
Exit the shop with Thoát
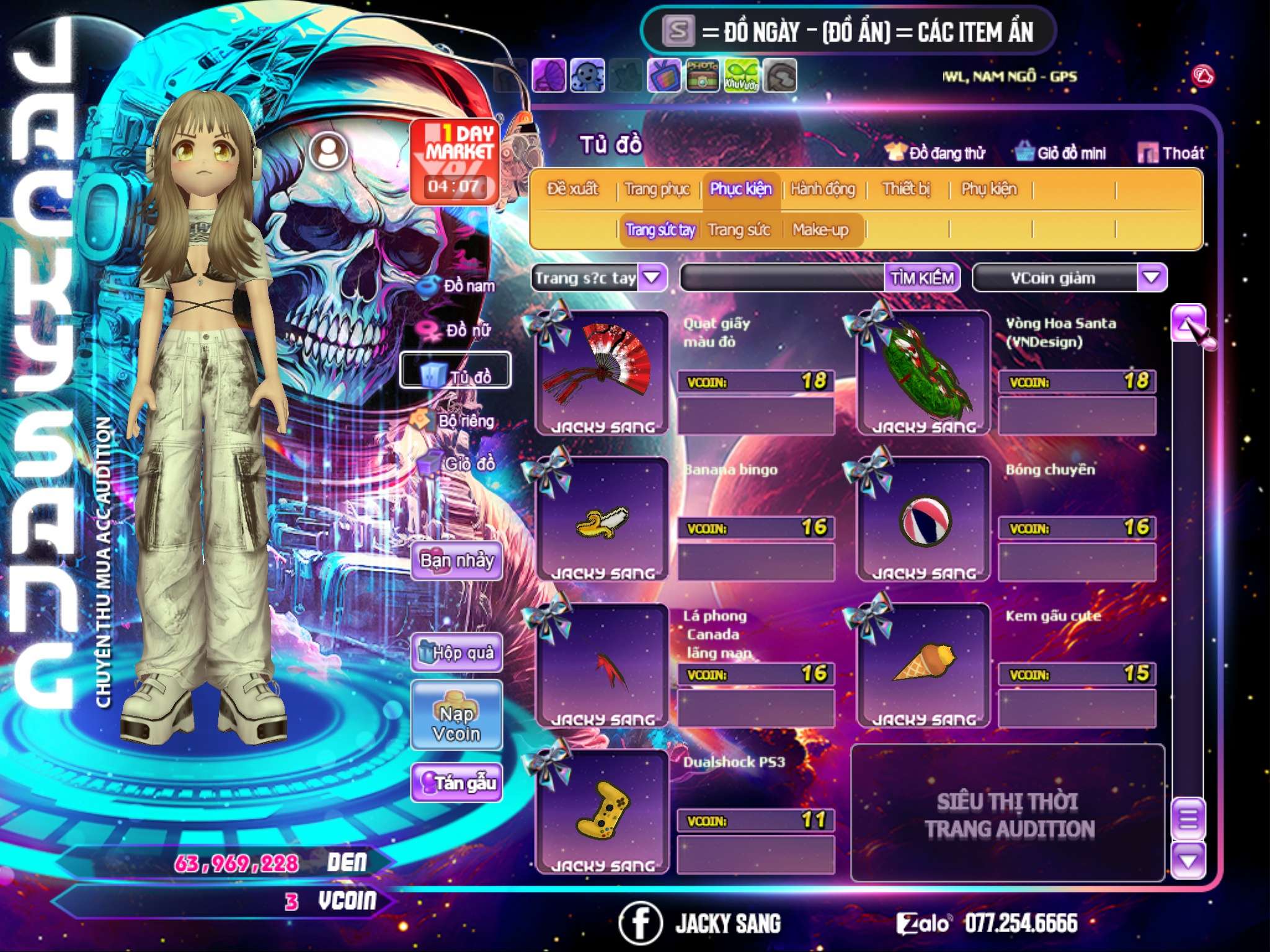click(x=1171, y=153)
